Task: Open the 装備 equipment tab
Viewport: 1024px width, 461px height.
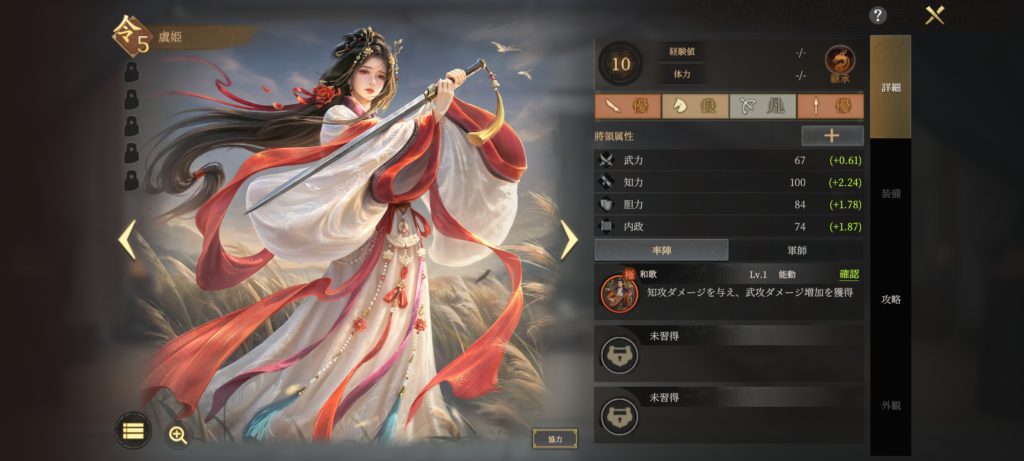Action: click(890, 193)
